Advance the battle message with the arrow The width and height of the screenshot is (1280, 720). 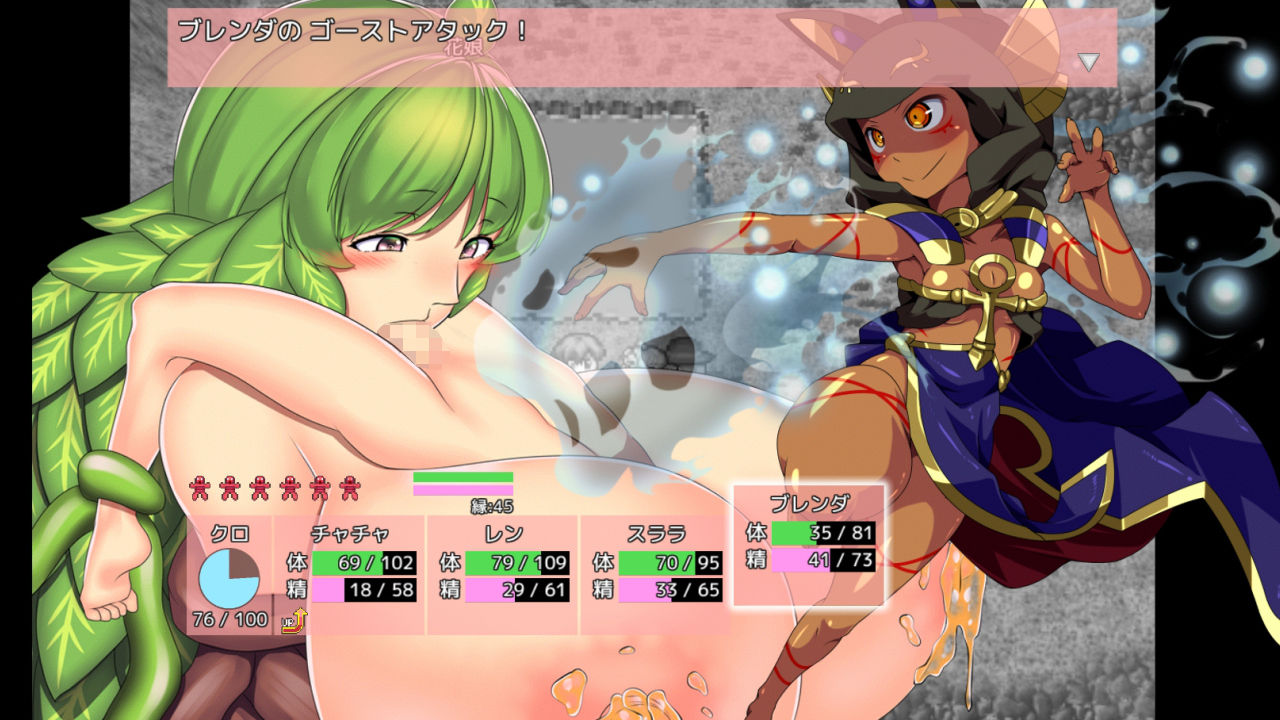click(1088, 62)
